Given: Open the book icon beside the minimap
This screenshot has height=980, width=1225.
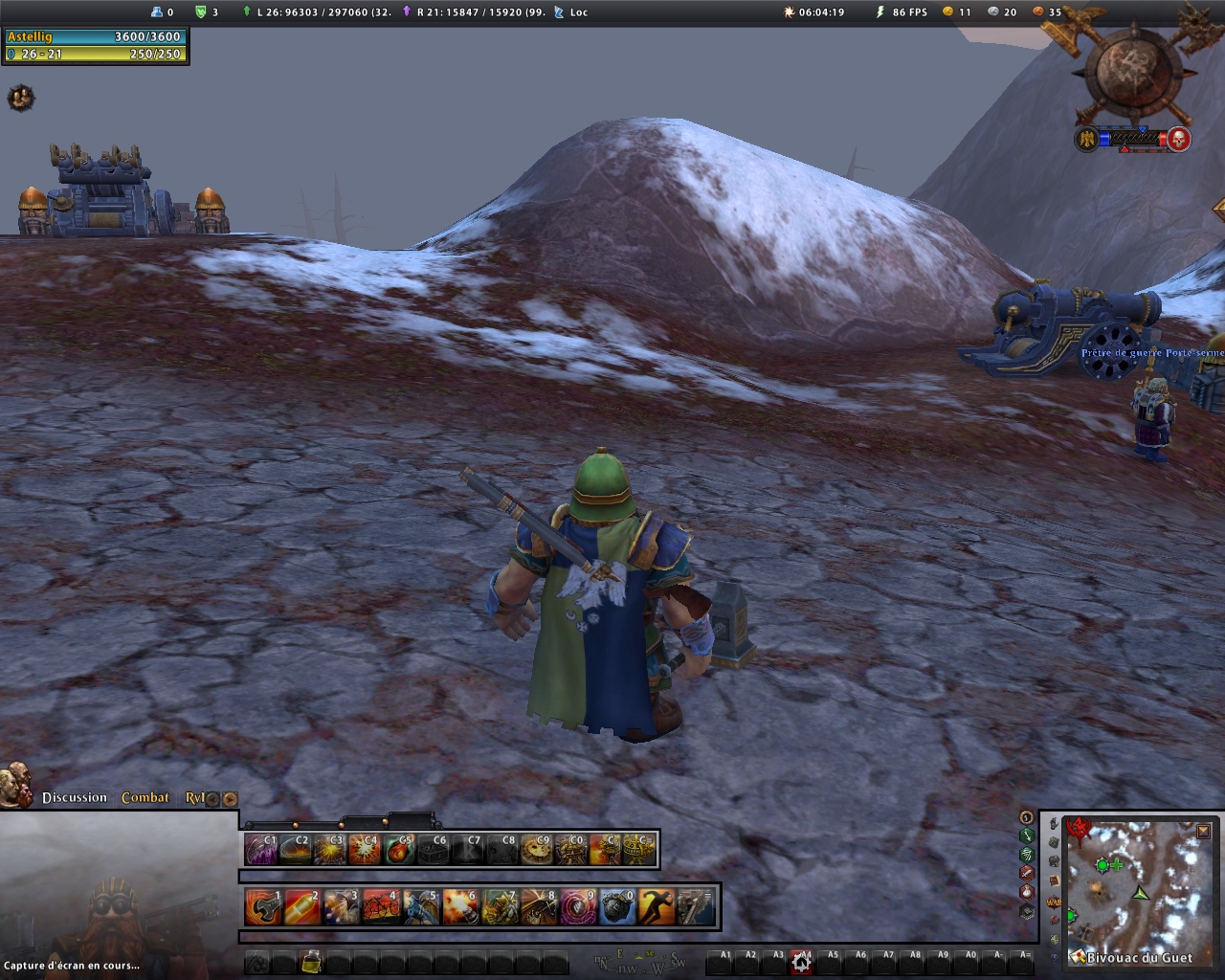Looking at the screenshot, I should 1054,881.
